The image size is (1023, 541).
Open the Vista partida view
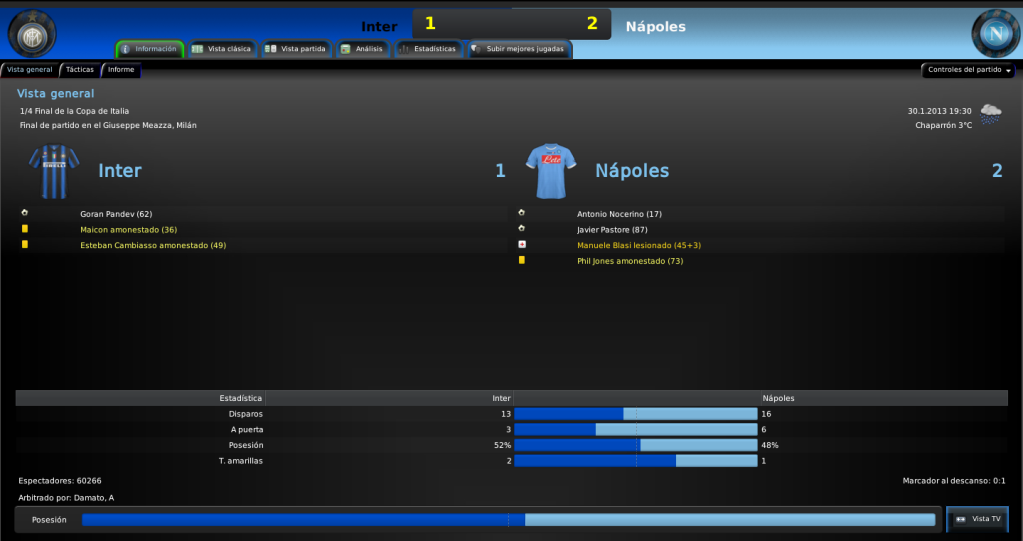[x=295, y=48]
